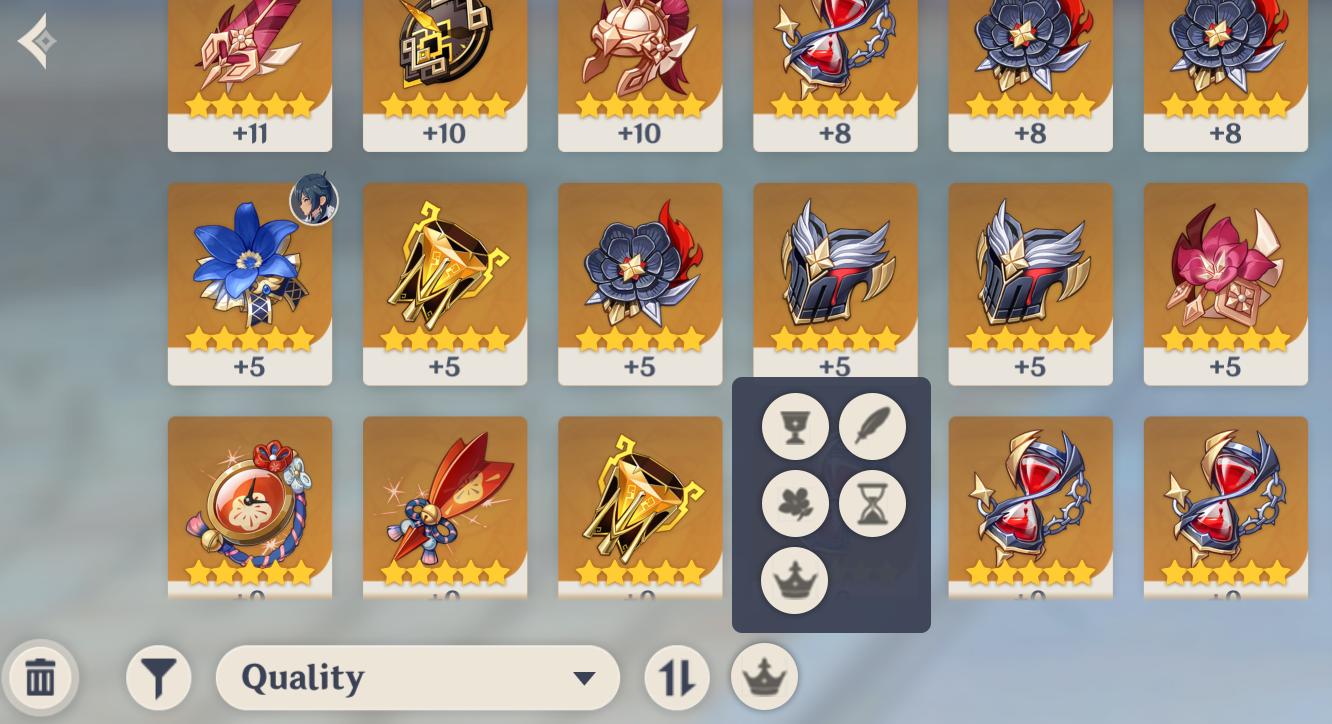This screenshot has width=1332, height=724.
Task: Choose the crown circlet type in popup
Action: pyautogui.click(x=794, y=581)
